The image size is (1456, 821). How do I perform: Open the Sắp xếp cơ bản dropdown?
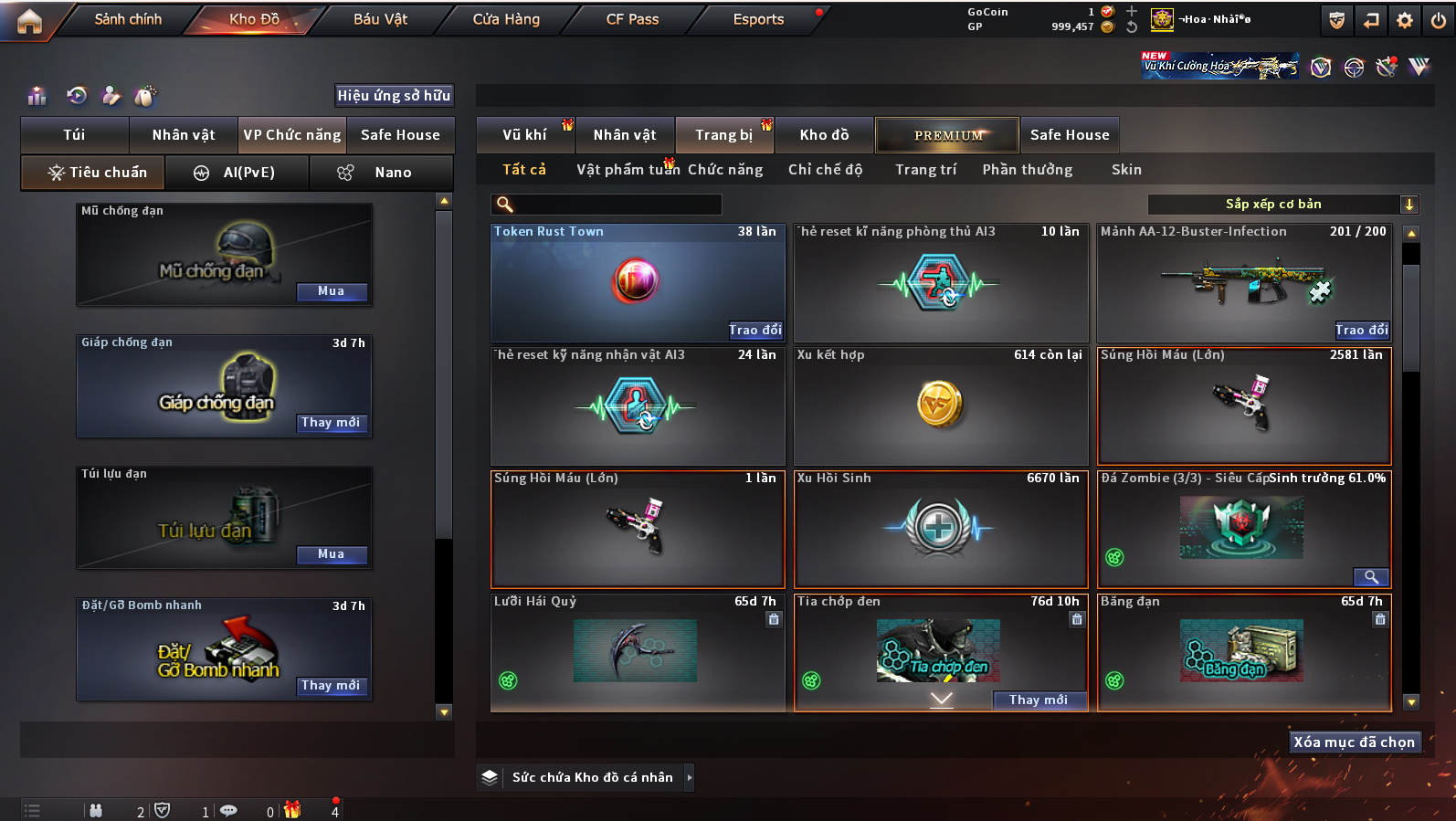click(1281, 205)
